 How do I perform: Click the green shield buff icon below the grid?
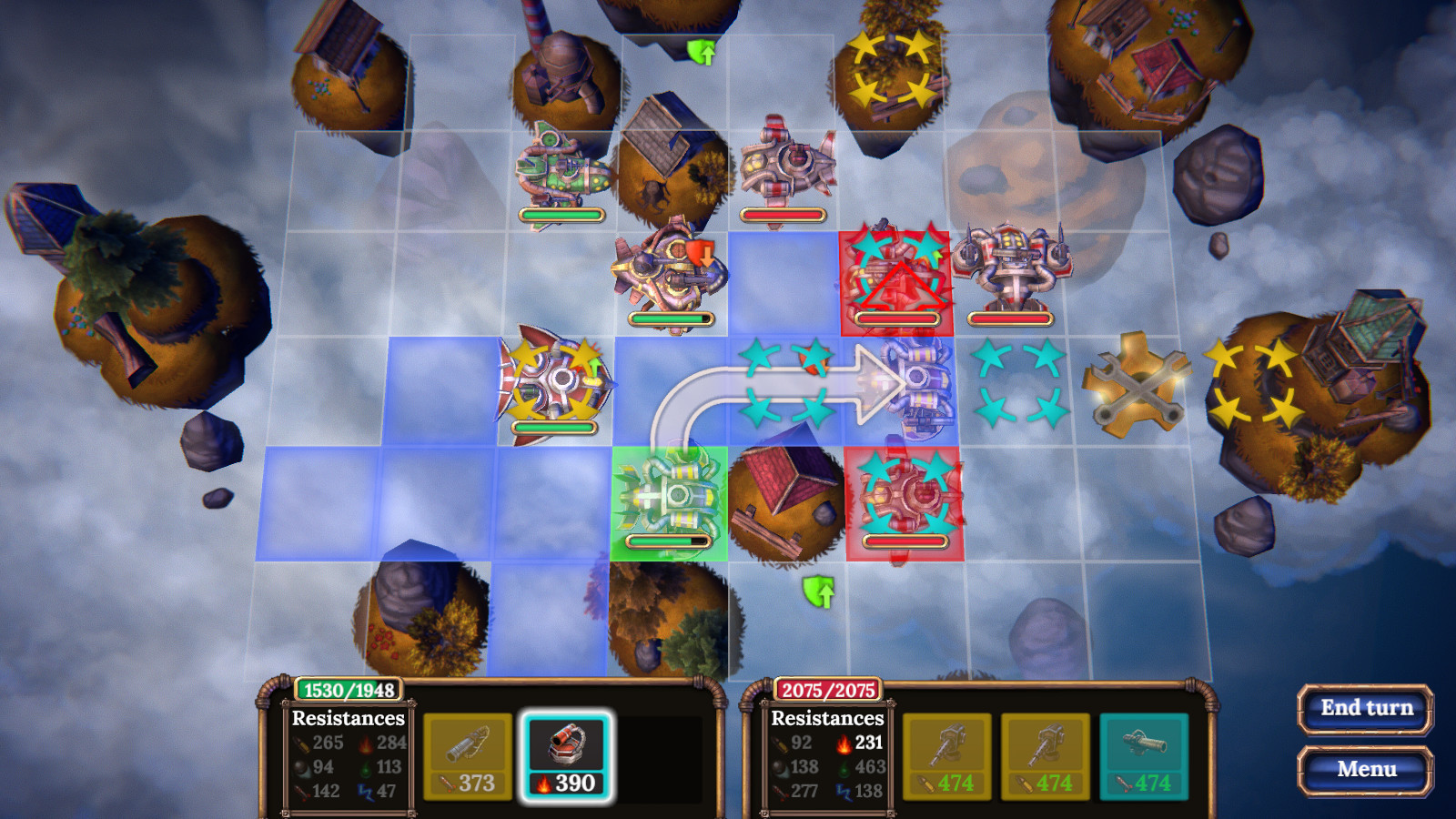(x=817, y=592)
